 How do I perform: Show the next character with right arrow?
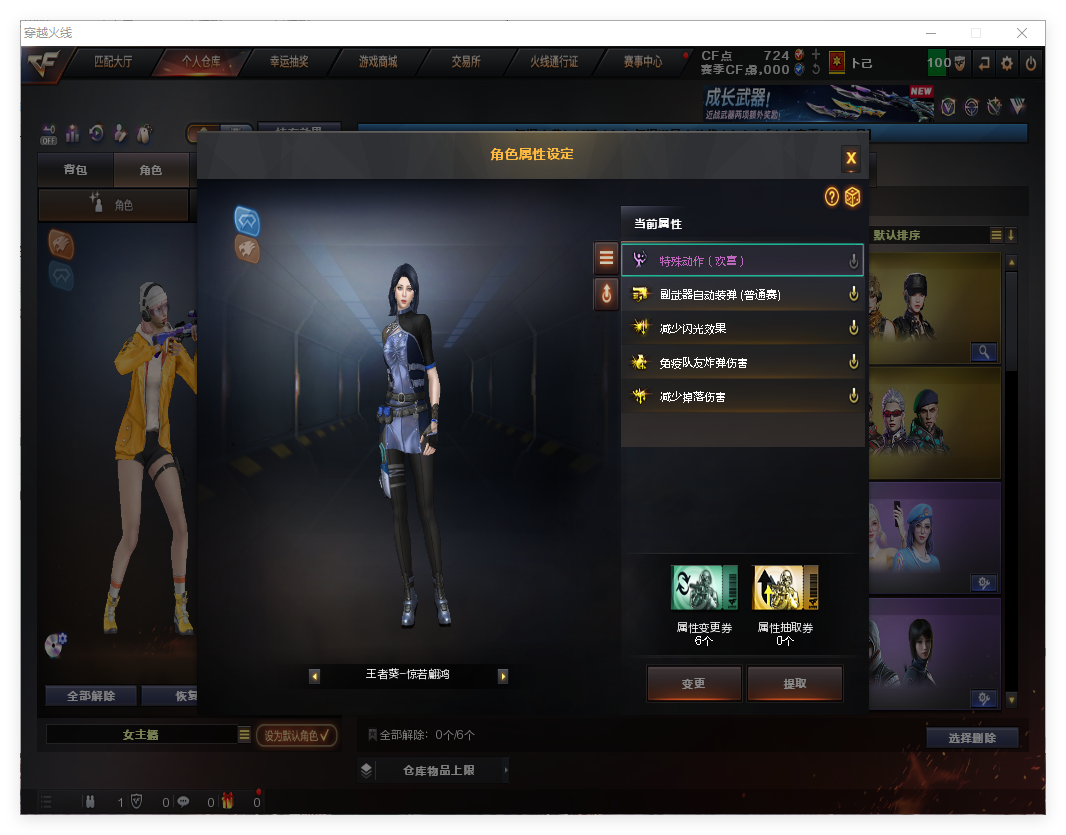[x=503, y=676]
